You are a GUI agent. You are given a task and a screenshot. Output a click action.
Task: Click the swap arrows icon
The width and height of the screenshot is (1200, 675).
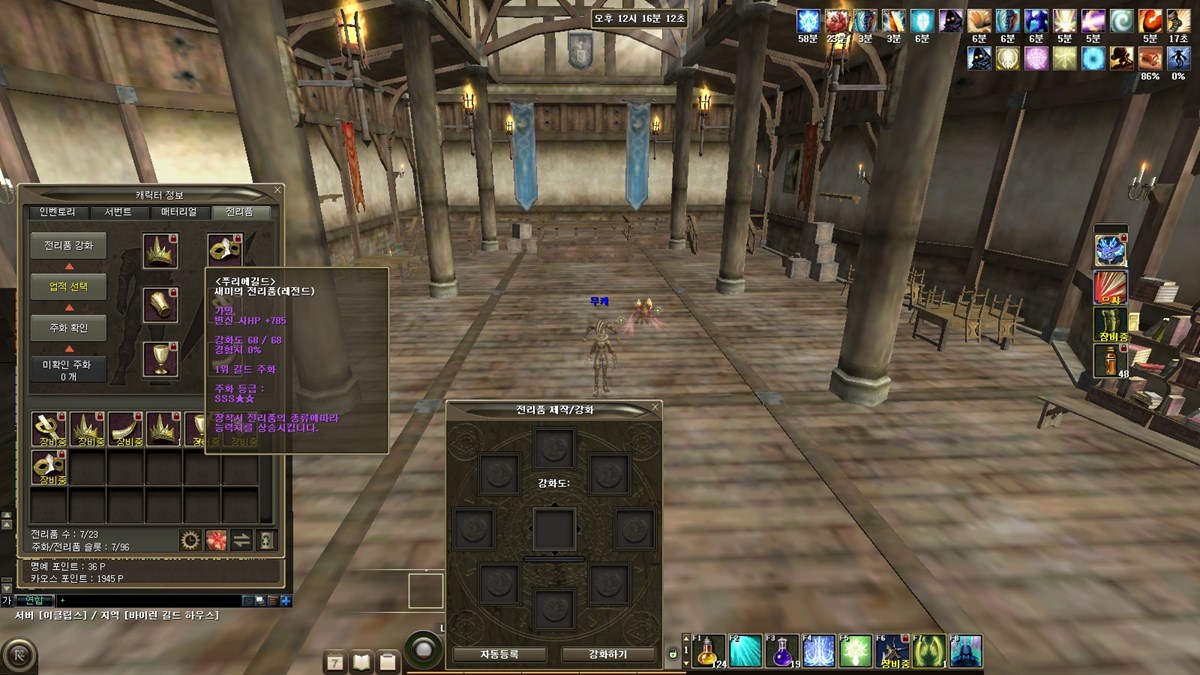click(242, 540)
